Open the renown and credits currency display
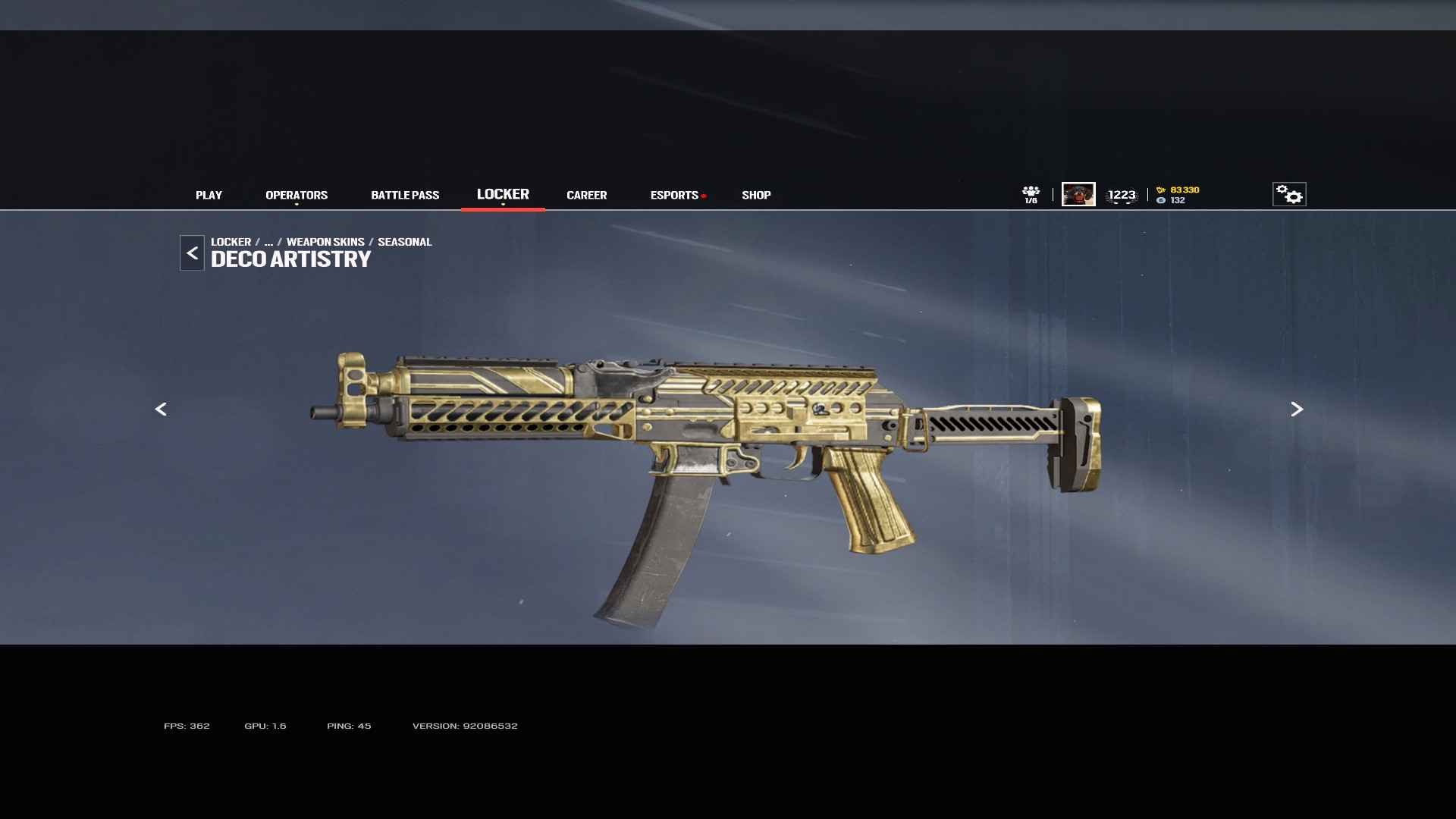 pyautogui.click(x=1178, y=195)
